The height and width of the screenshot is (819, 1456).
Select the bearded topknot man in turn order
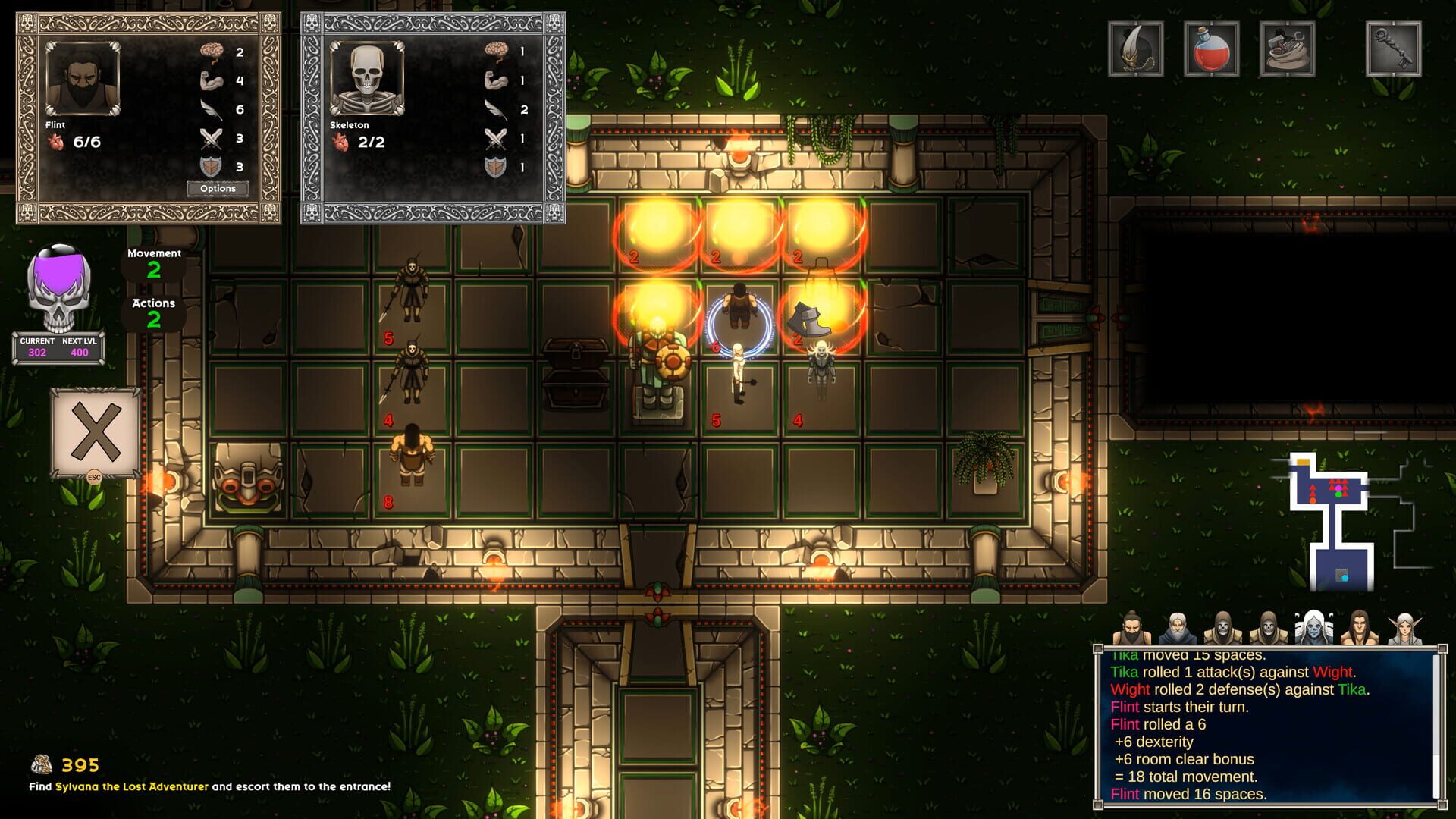(1131, 628)
